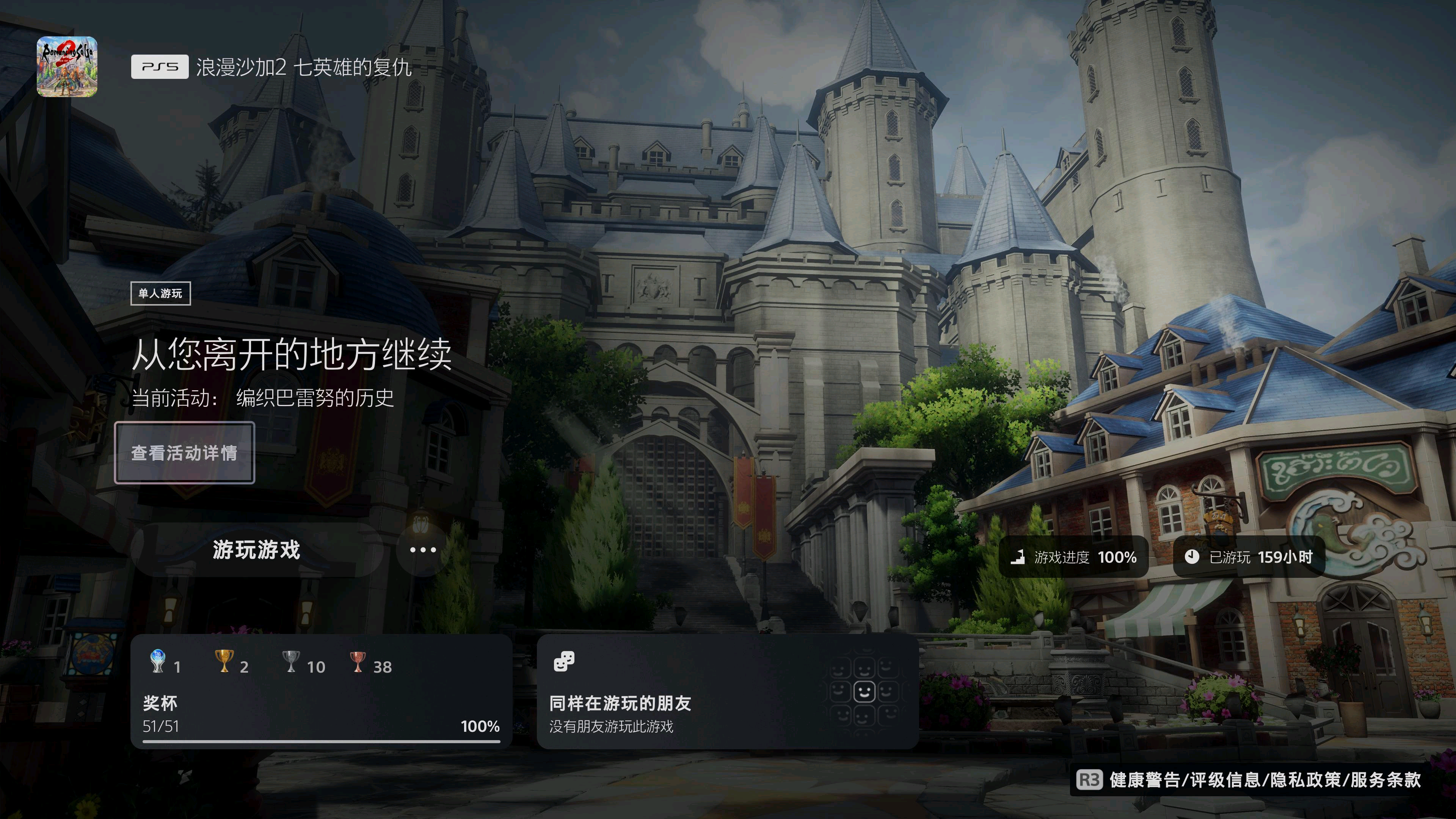Open the 查看活动详情 activity details button
Viewport: 1456px width, 819px height.
click(x=184, y=453)
